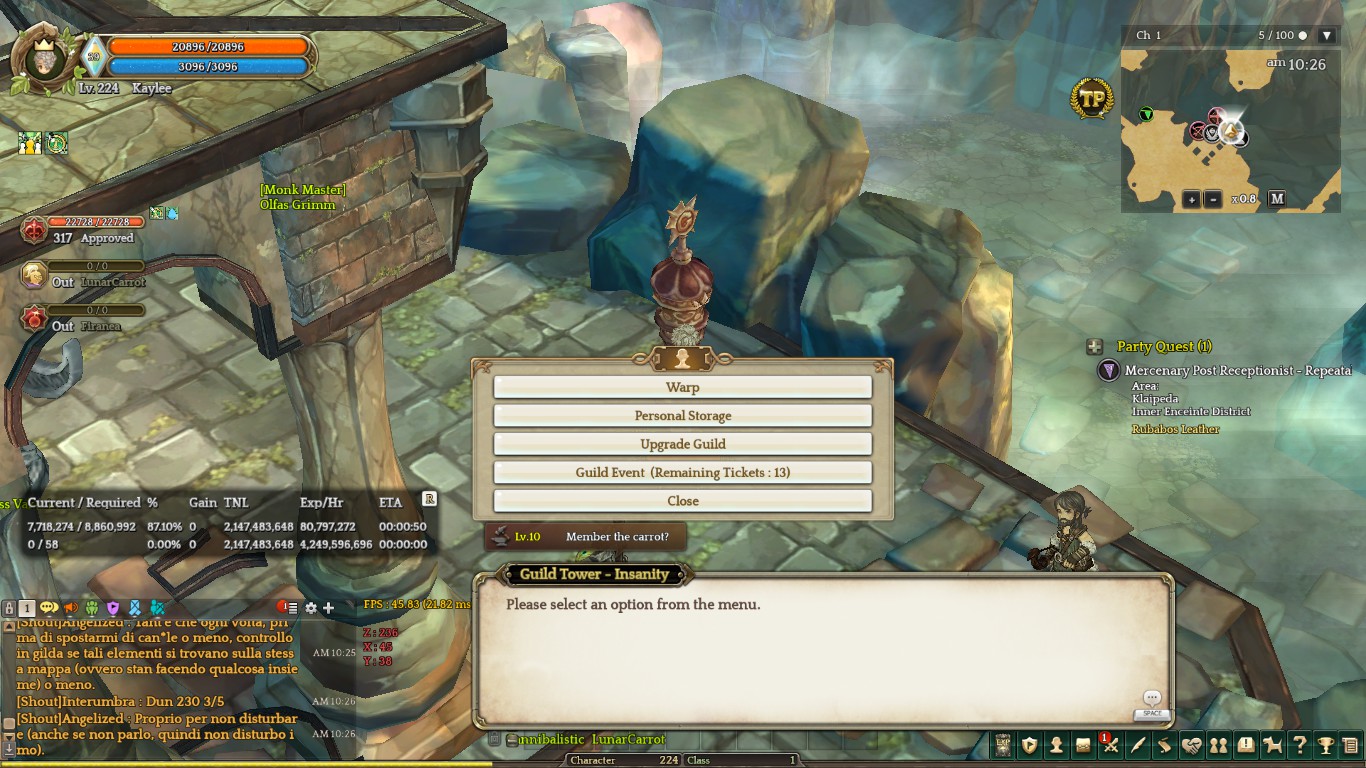Select the Mercenary Post Receptionist quest entry
The image size is (1366, 768).
[1237, 371]
